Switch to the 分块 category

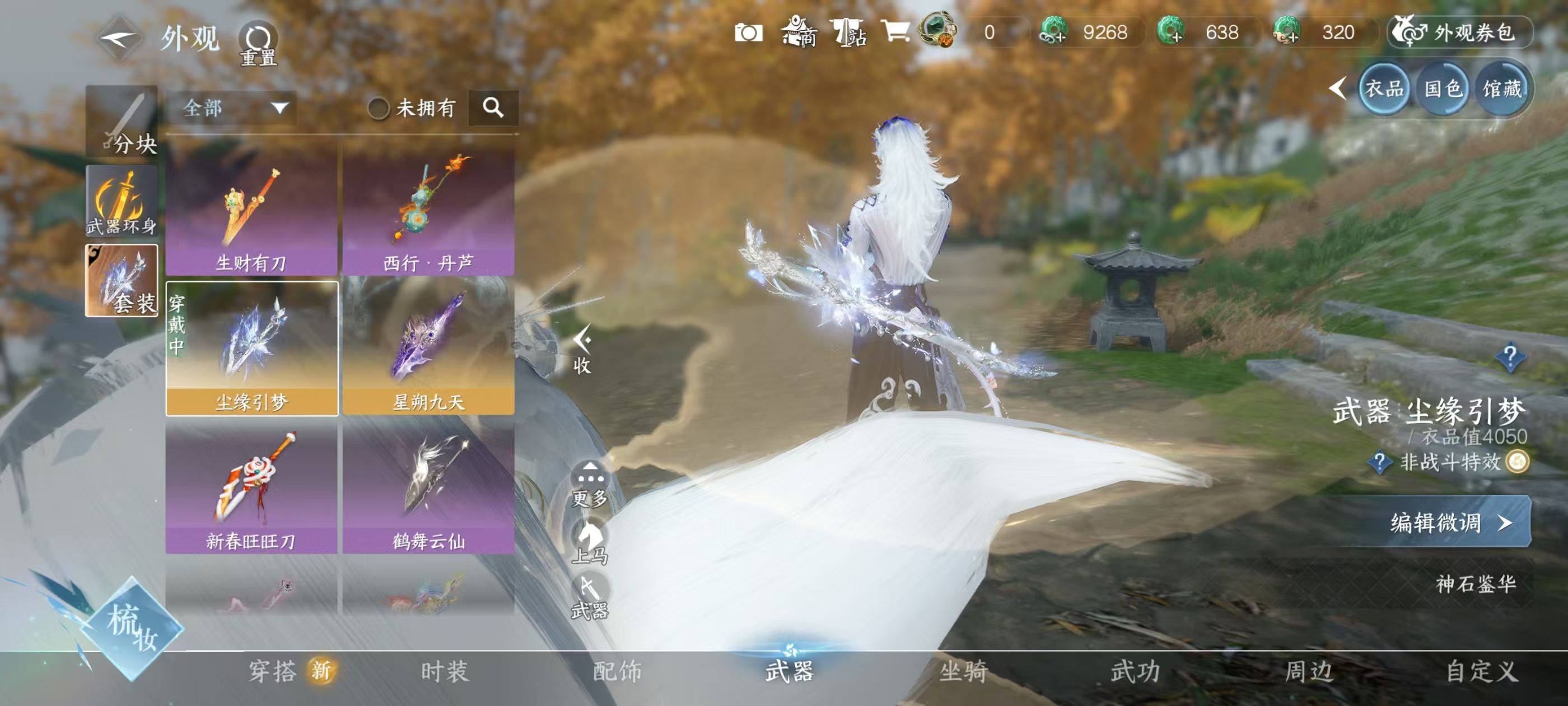pyautogui.click(x=122, y=121)
